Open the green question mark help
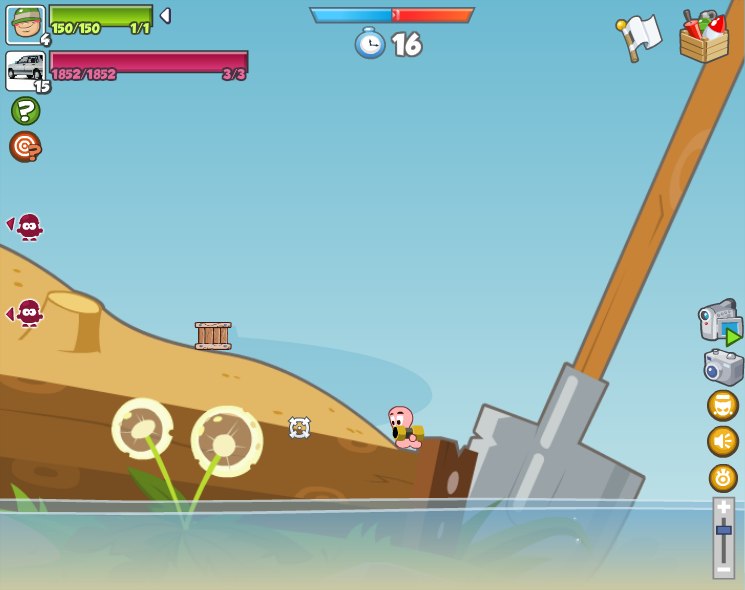The width and height of the screenshot is (745, 590). click(25, 111)
